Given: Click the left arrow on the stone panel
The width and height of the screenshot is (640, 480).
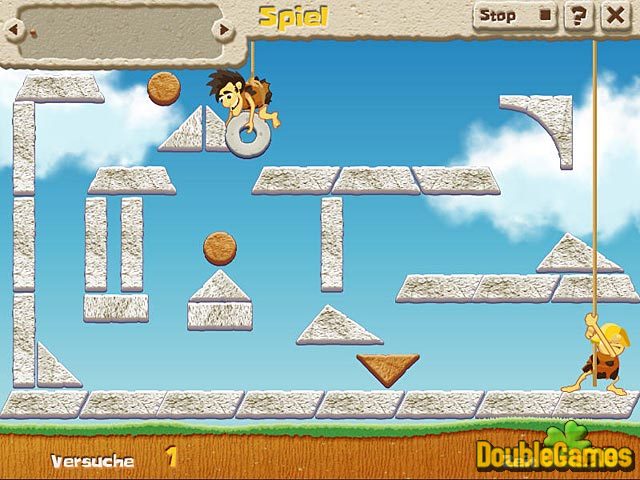Looking at the screenshot, I should 12,30.
